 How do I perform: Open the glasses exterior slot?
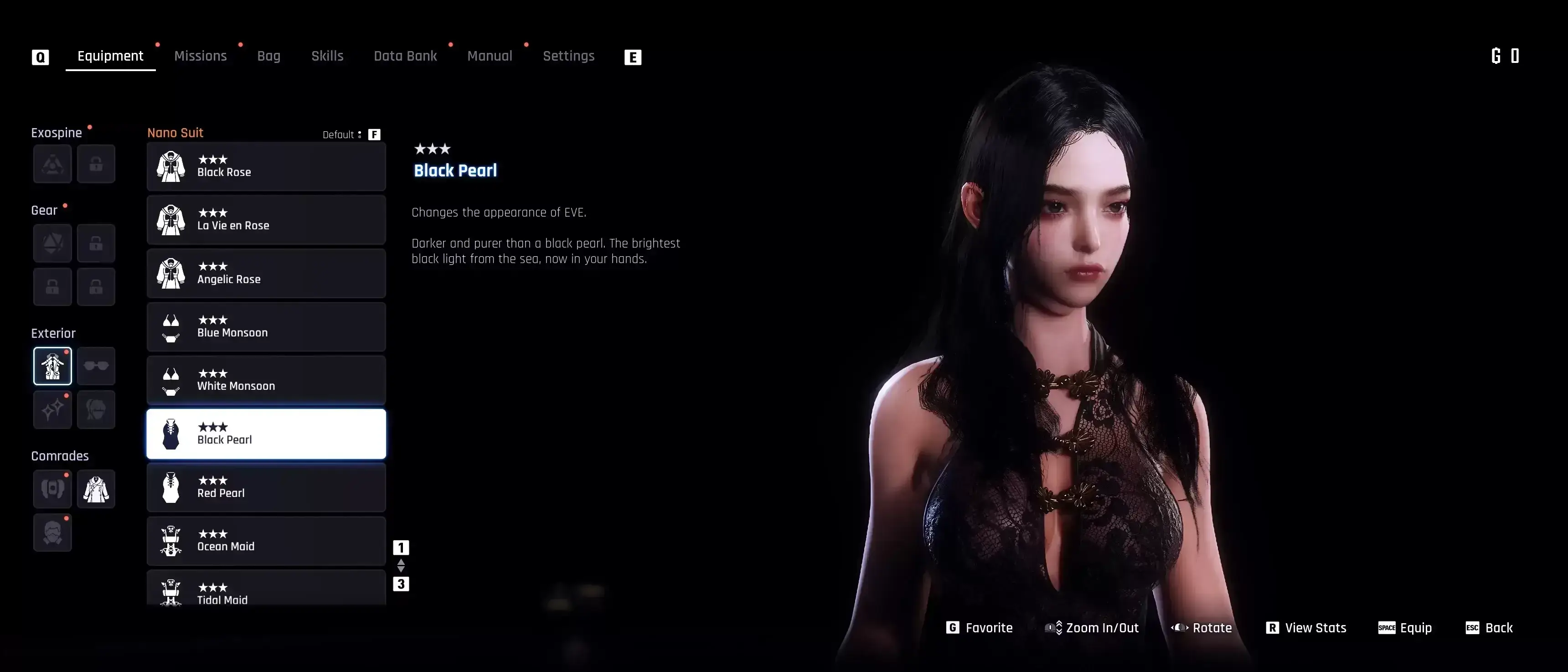pyautogui.click(x=96, y=366)
